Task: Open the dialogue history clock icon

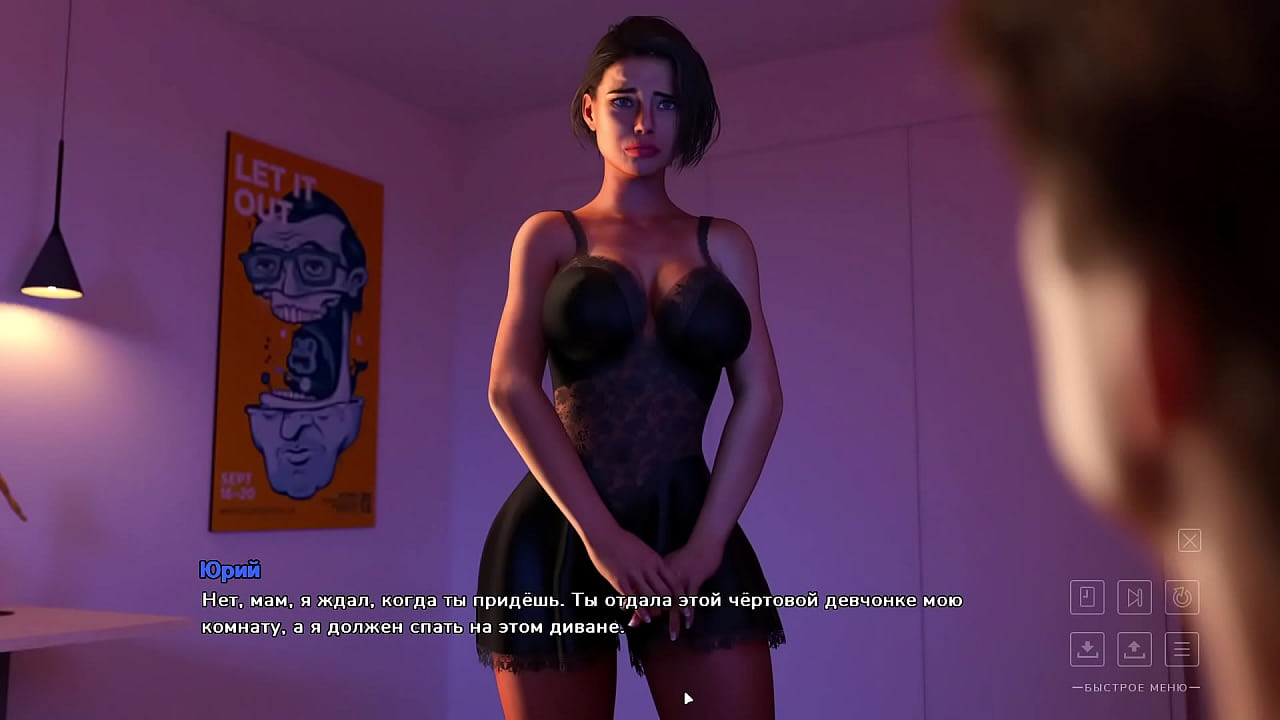Action: [x=1087, y=598]
